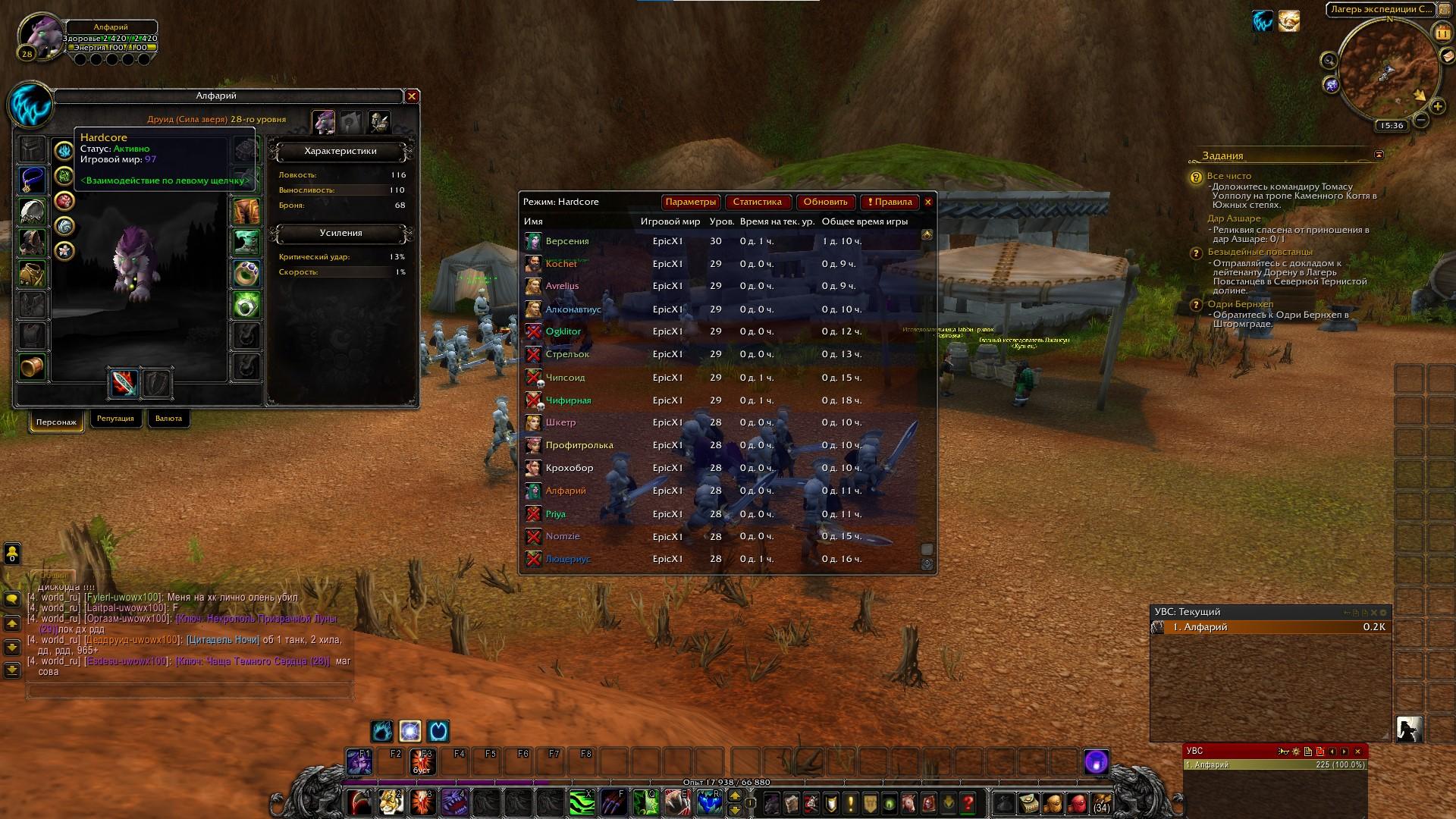Screen dimensions: 1456x819
Task: Zoom out on the minimap
Action: (x=1421, y=120)
